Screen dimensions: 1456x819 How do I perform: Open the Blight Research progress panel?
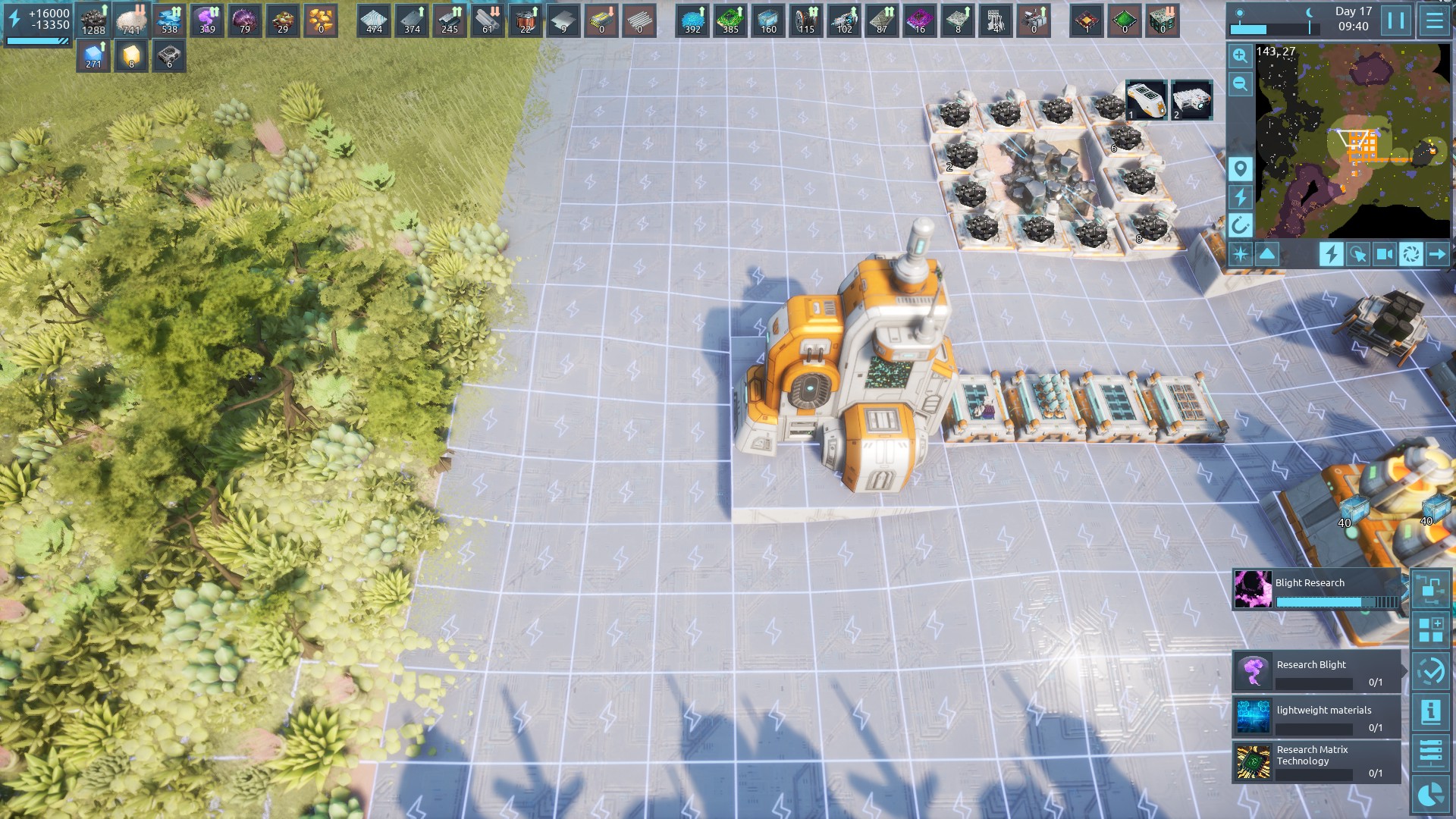(x=1316, y=590)
